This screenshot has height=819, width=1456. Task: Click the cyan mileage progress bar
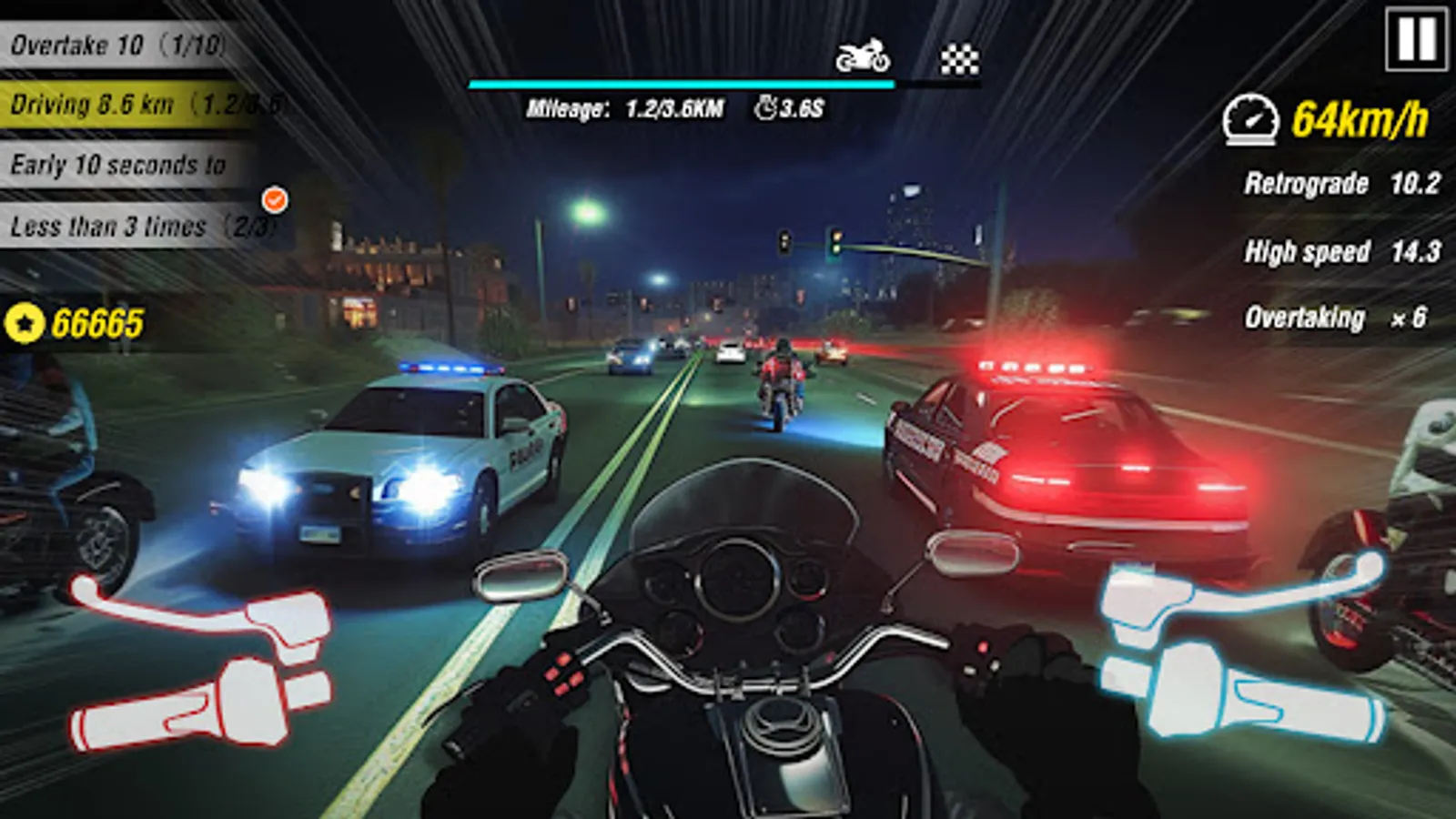pos(681,83)
